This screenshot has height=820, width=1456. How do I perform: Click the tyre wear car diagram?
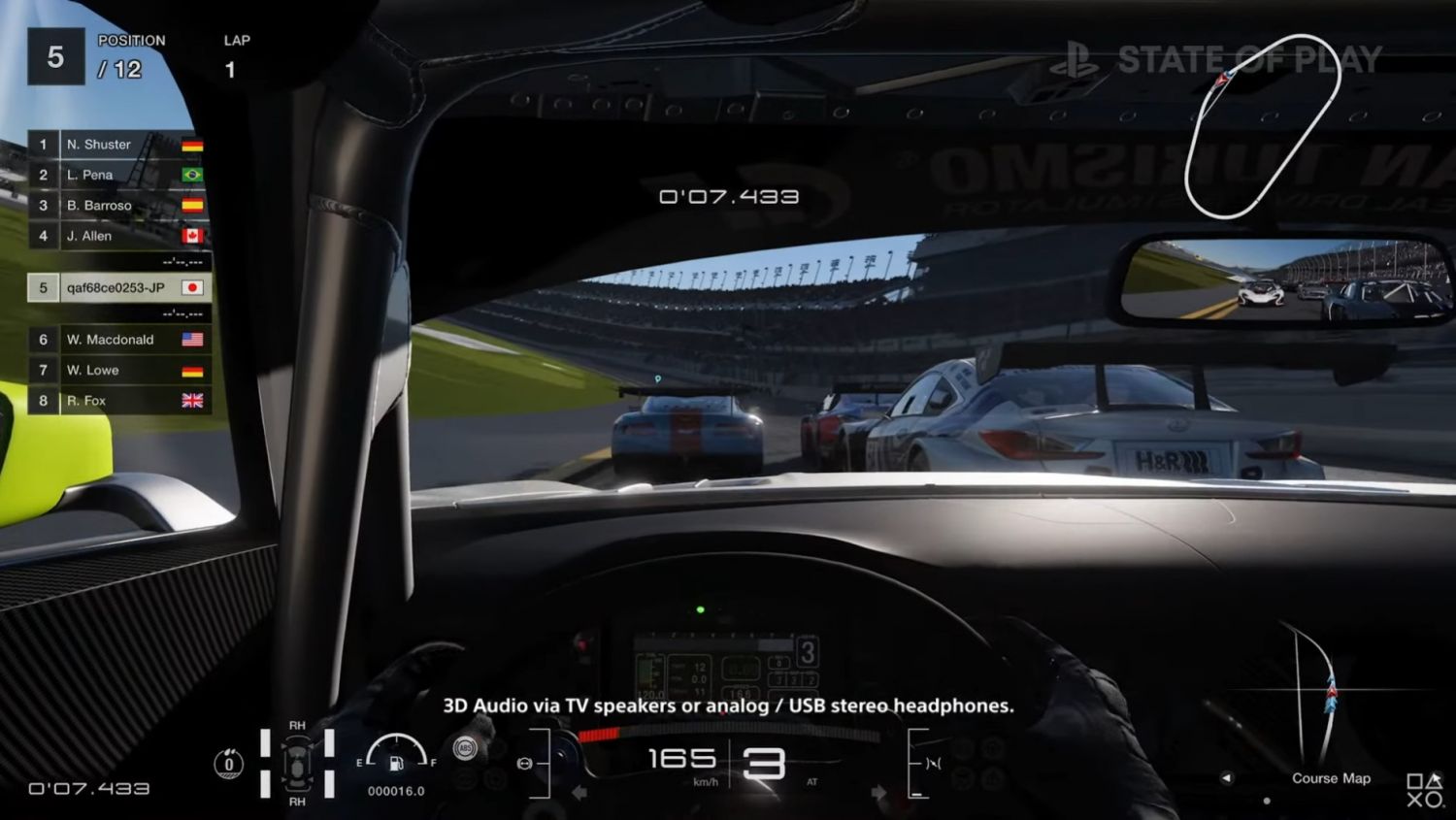(x=297, y=763)
